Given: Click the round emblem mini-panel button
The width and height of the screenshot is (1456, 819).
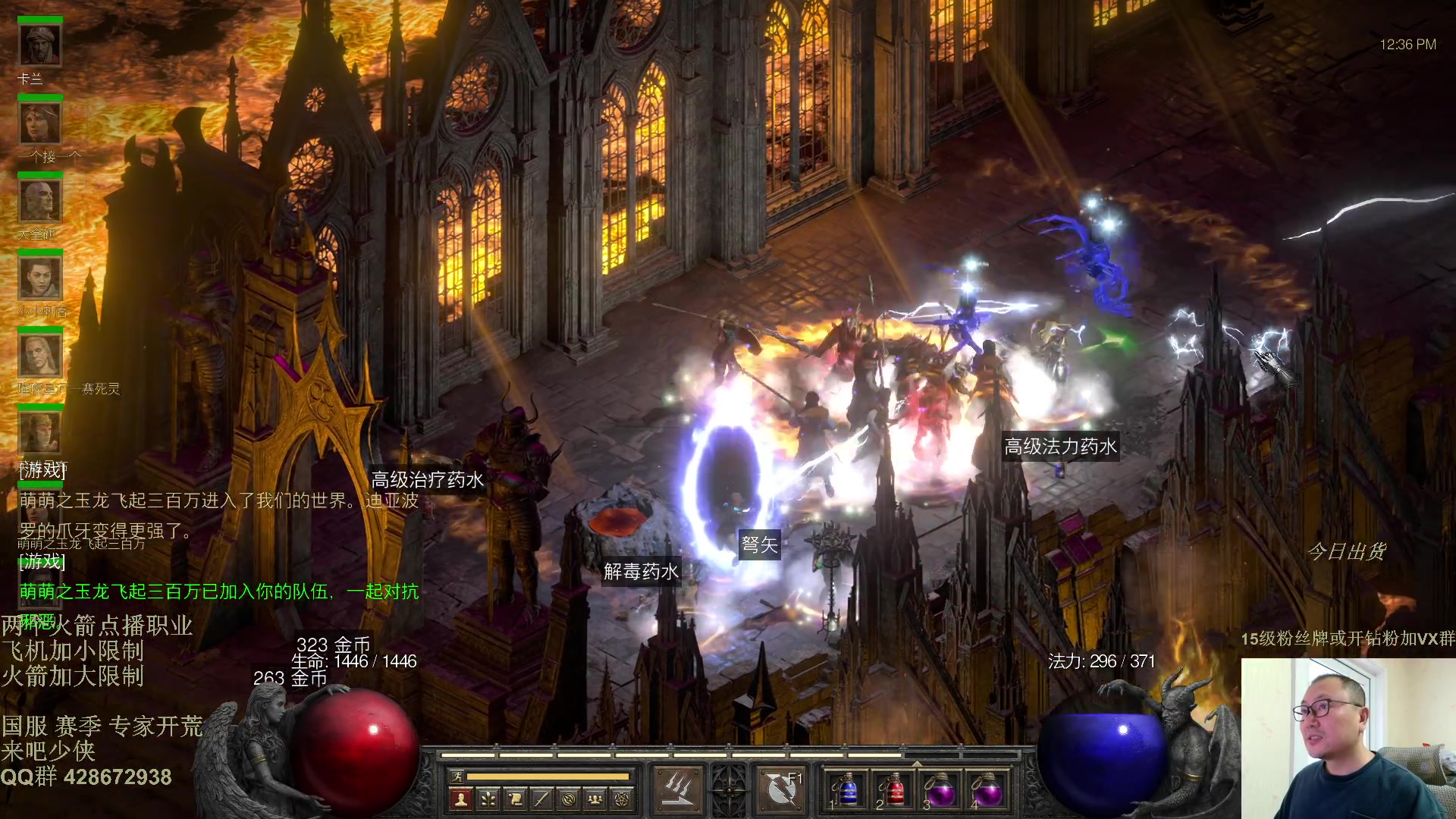Looking at the screenshot, I should point(569,799).
